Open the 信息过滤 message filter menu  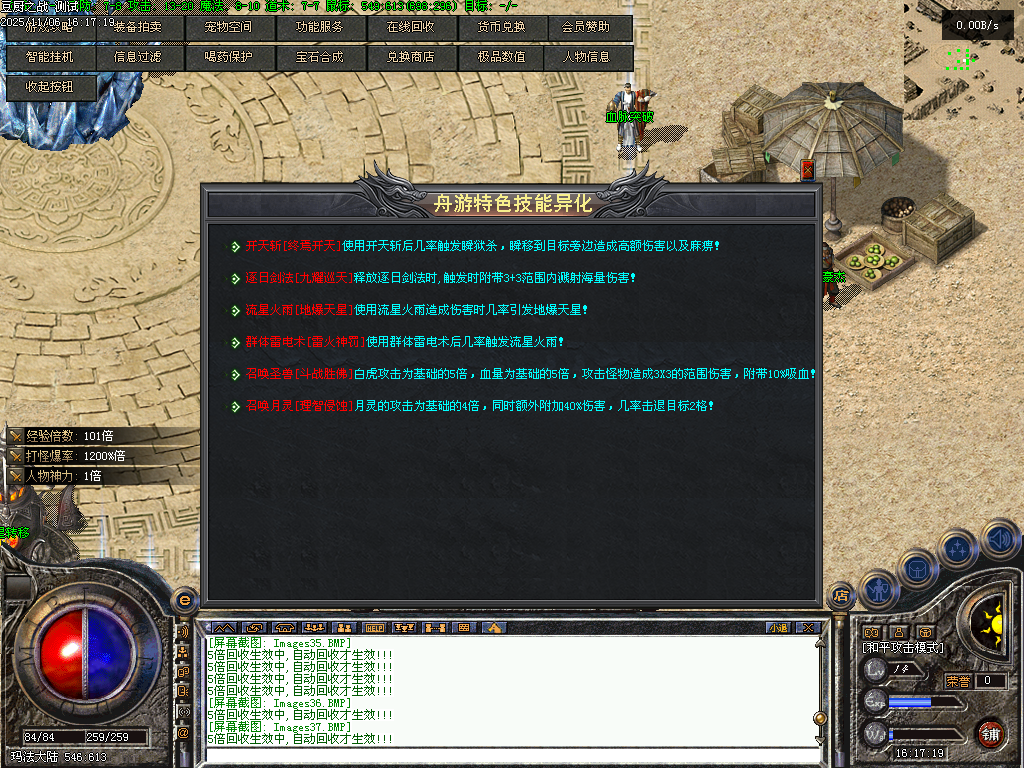pos(137,57)
